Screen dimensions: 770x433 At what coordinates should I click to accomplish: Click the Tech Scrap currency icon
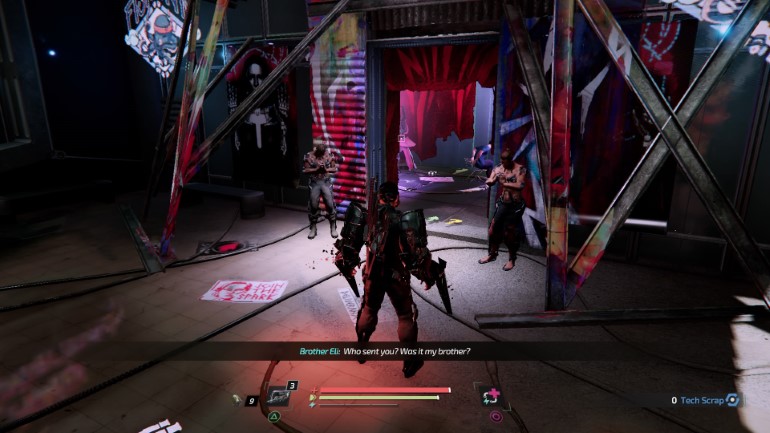tap(733, 400)
